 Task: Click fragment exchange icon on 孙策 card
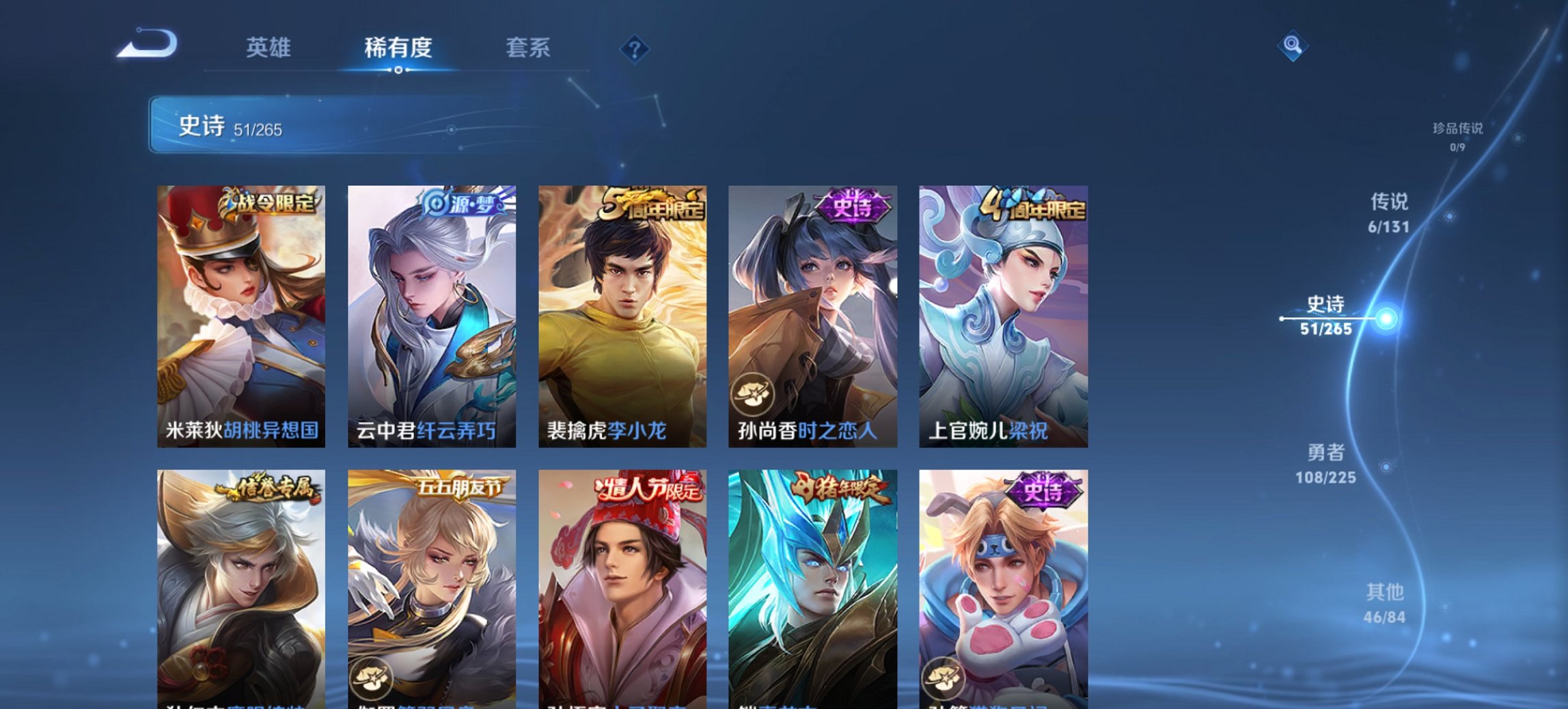click(941, 678)
